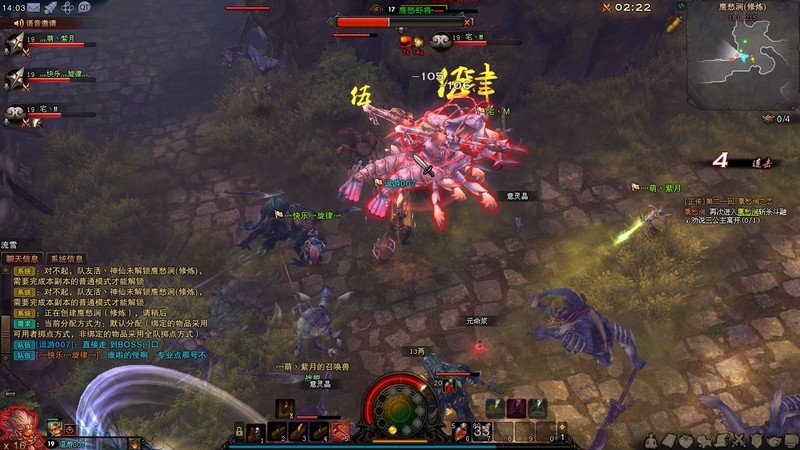Select party member 萌丶紫月 portrait
This screenshot has height=450, width=800.
(15, 41)
